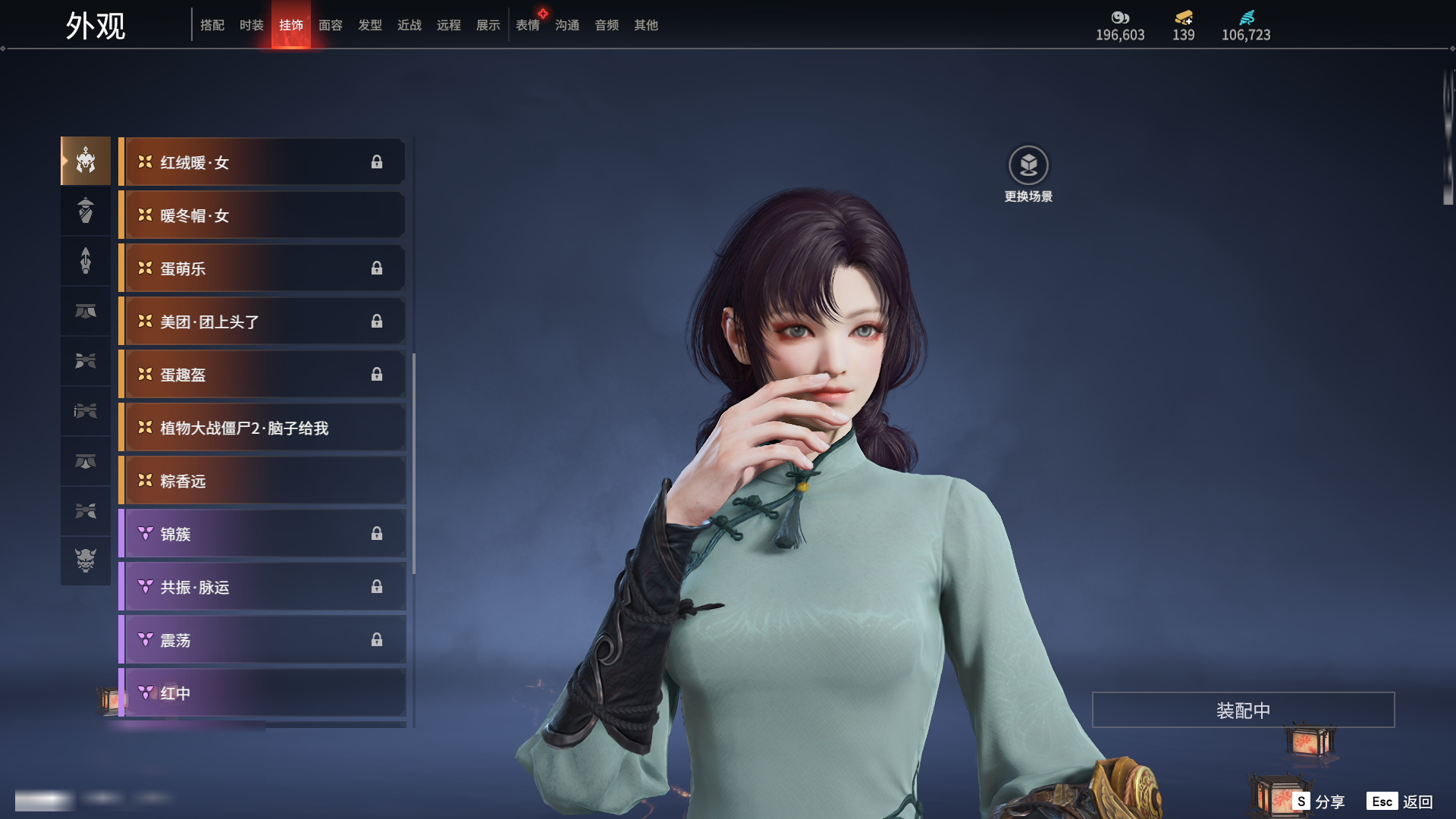Share the look via 分享

(1319, 802)
